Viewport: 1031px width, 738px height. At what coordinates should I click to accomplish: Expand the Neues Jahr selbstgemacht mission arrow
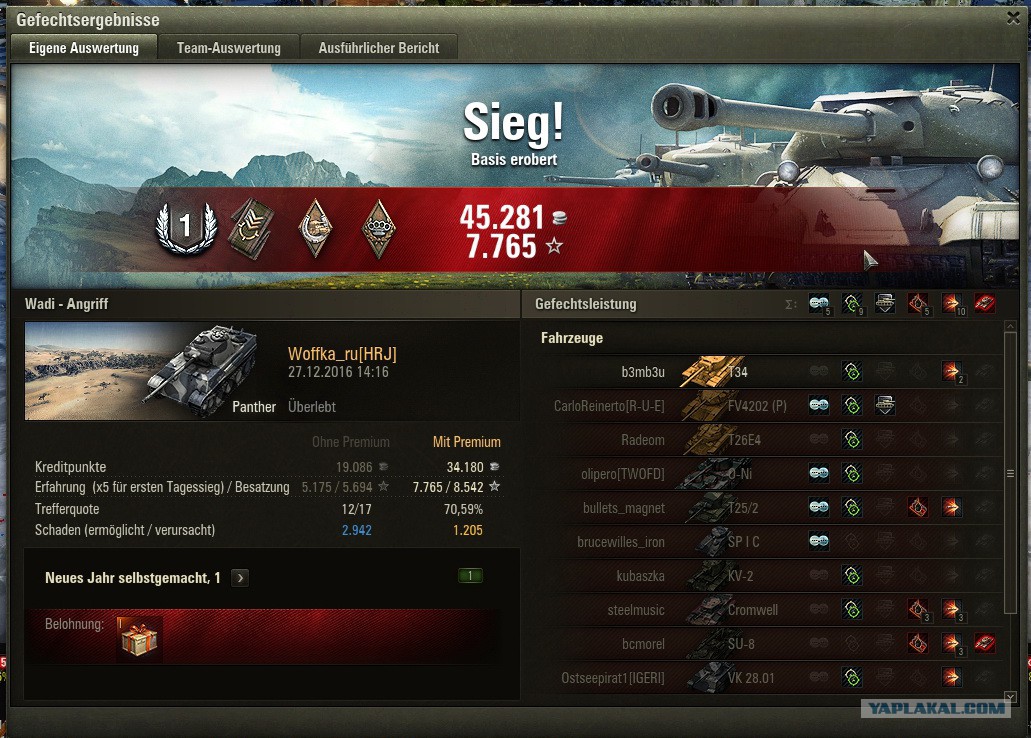click(x=240, y=578)
